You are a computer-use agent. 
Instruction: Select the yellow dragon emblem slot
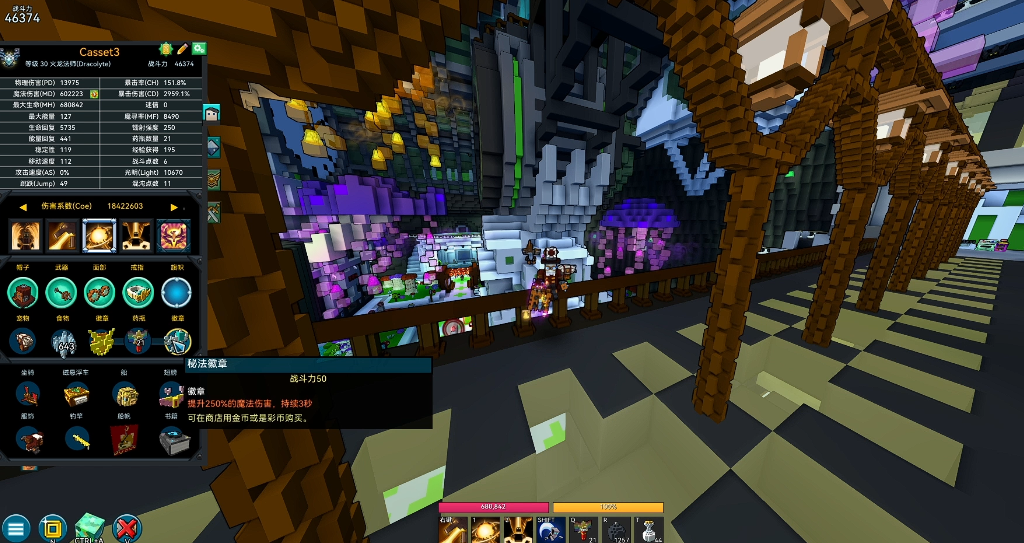100,341
